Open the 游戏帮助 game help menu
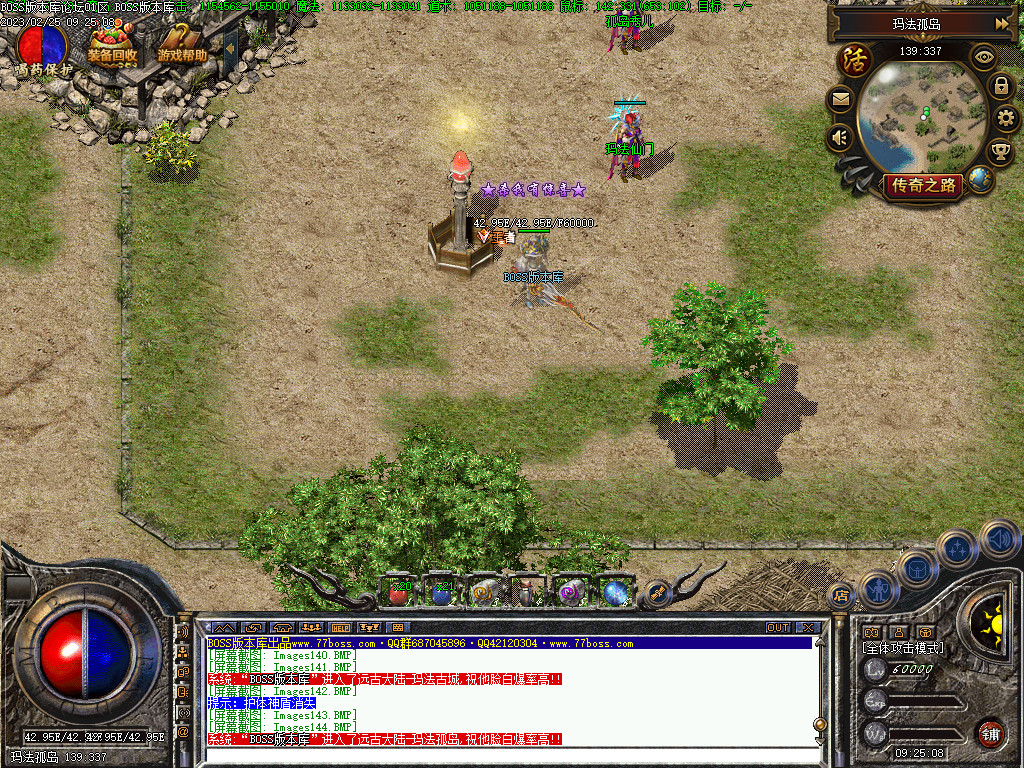 [182, 44]
